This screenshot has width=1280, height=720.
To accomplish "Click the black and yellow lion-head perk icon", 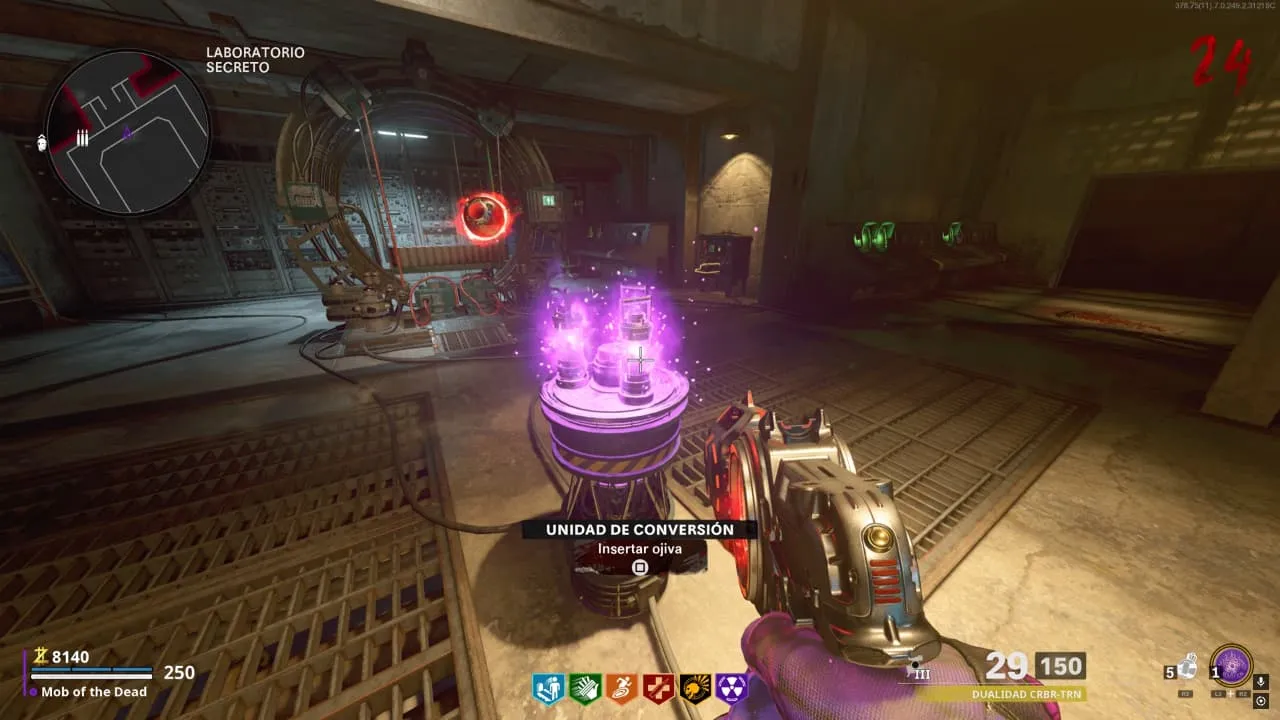I will (x=695, y=688).
